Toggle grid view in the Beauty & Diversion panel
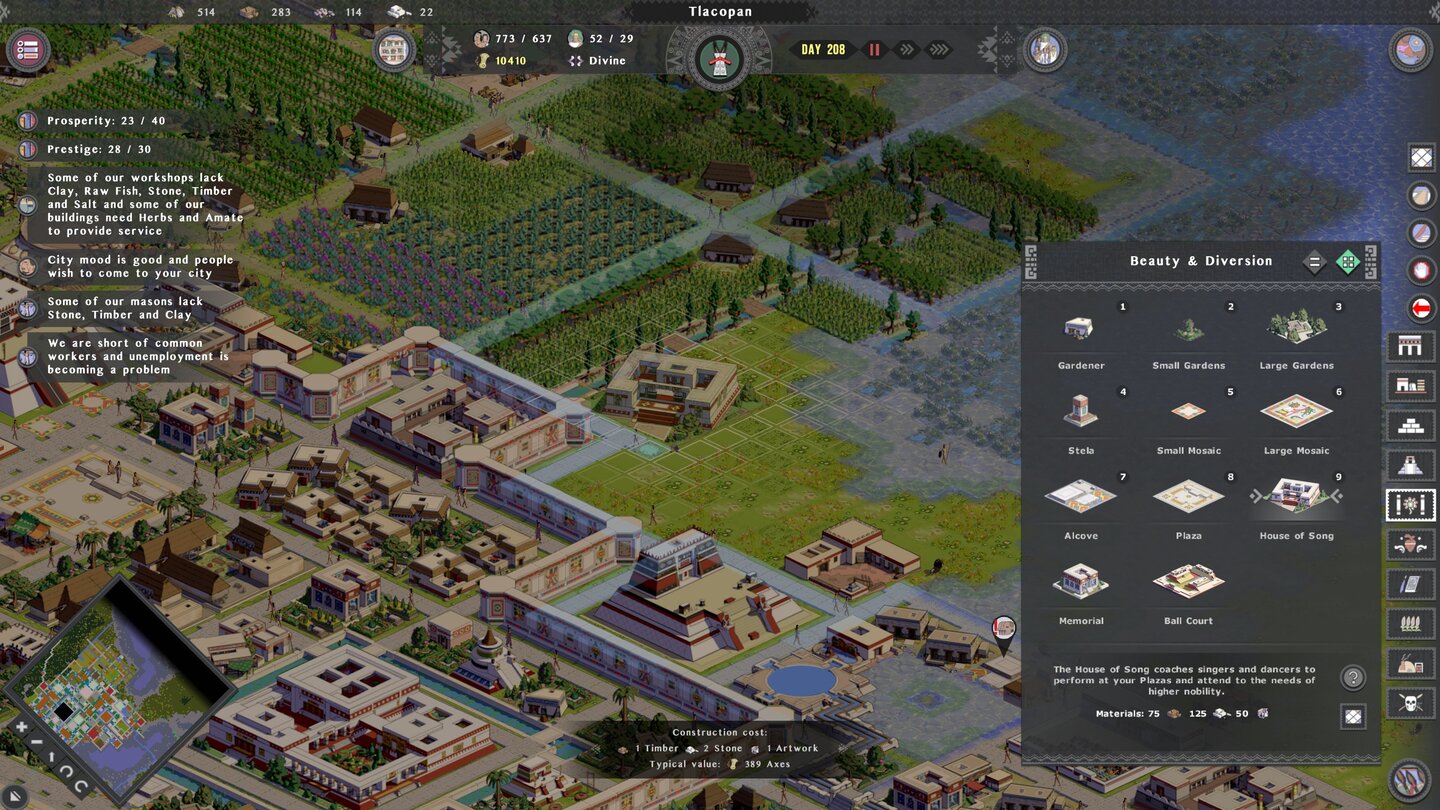Screen dimensions: 1440x810 click(x=1349, y=261)
